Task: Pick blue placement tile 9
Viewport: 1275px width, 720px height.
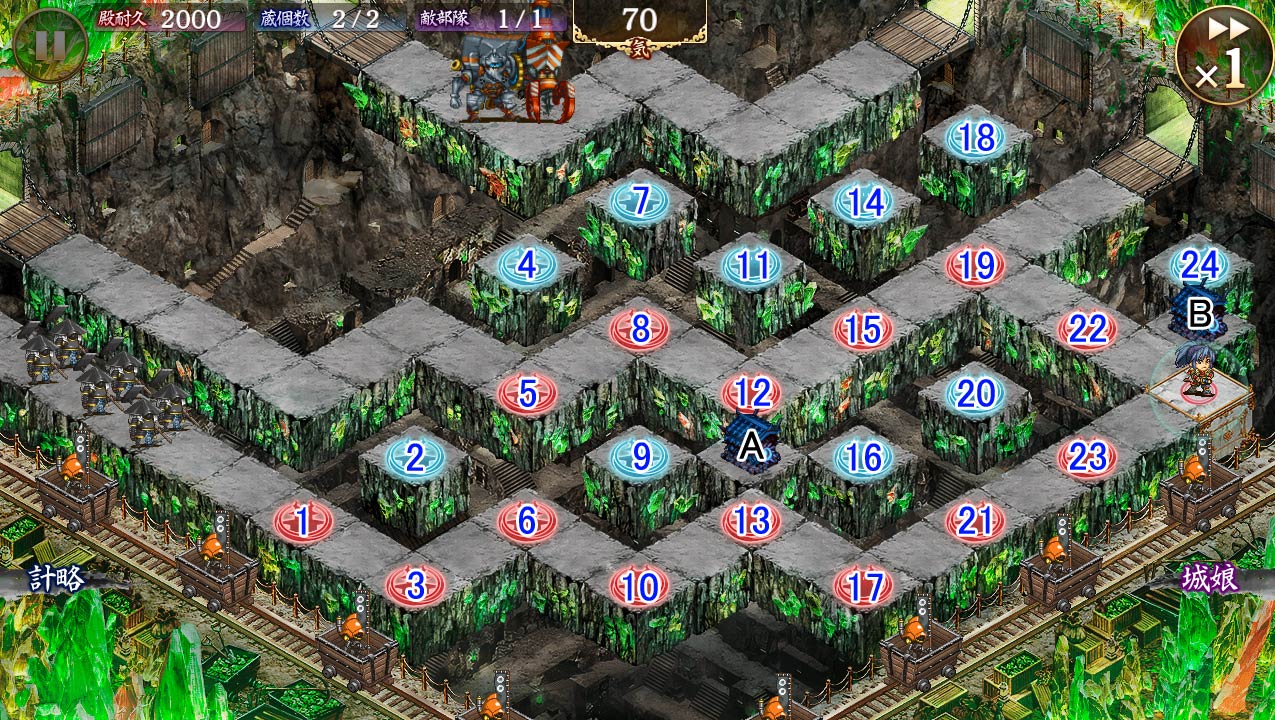Action: (x=639, y=457)
